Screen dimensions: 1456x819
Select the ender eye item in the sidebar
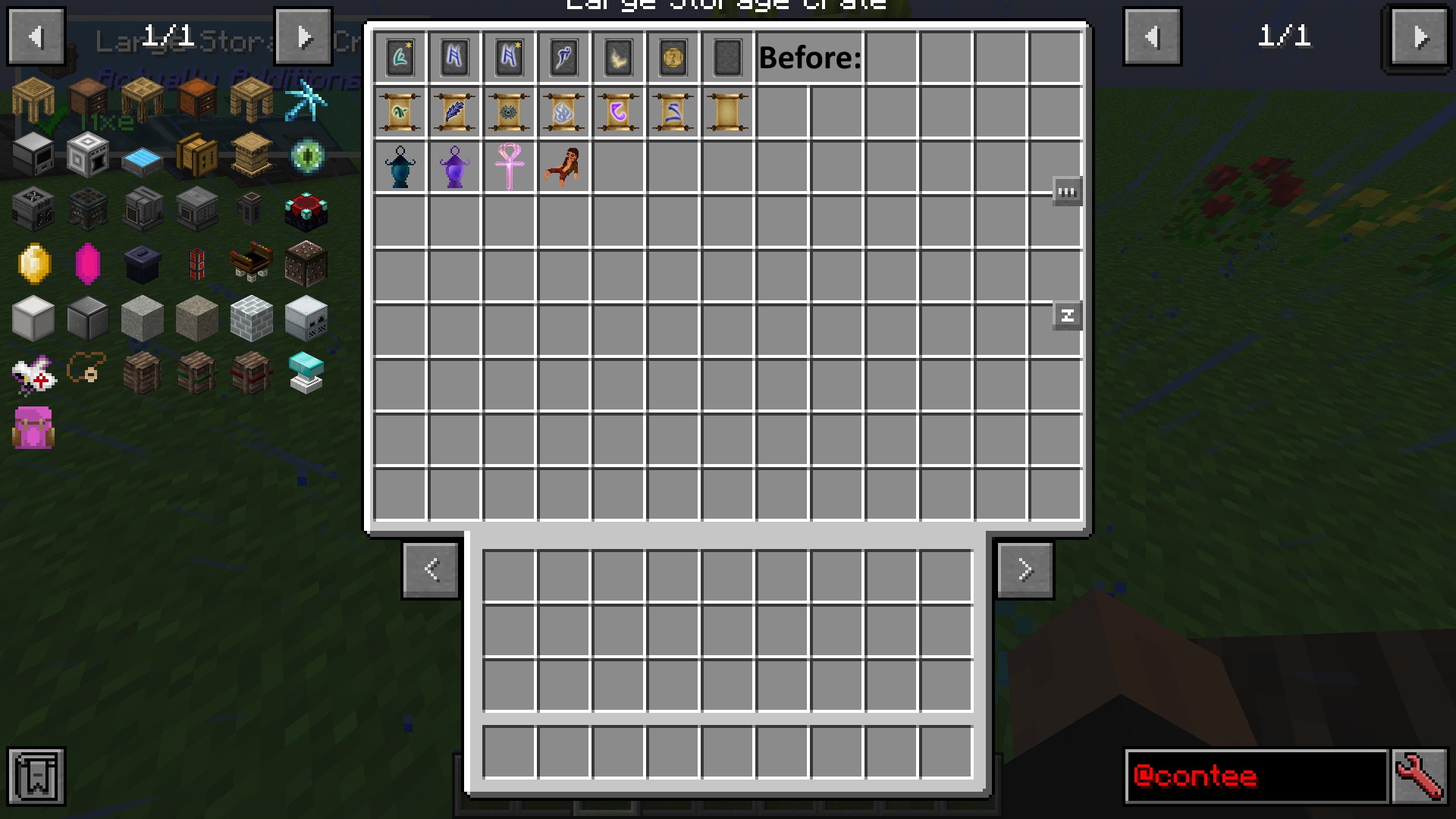click(x=306, y=155)
